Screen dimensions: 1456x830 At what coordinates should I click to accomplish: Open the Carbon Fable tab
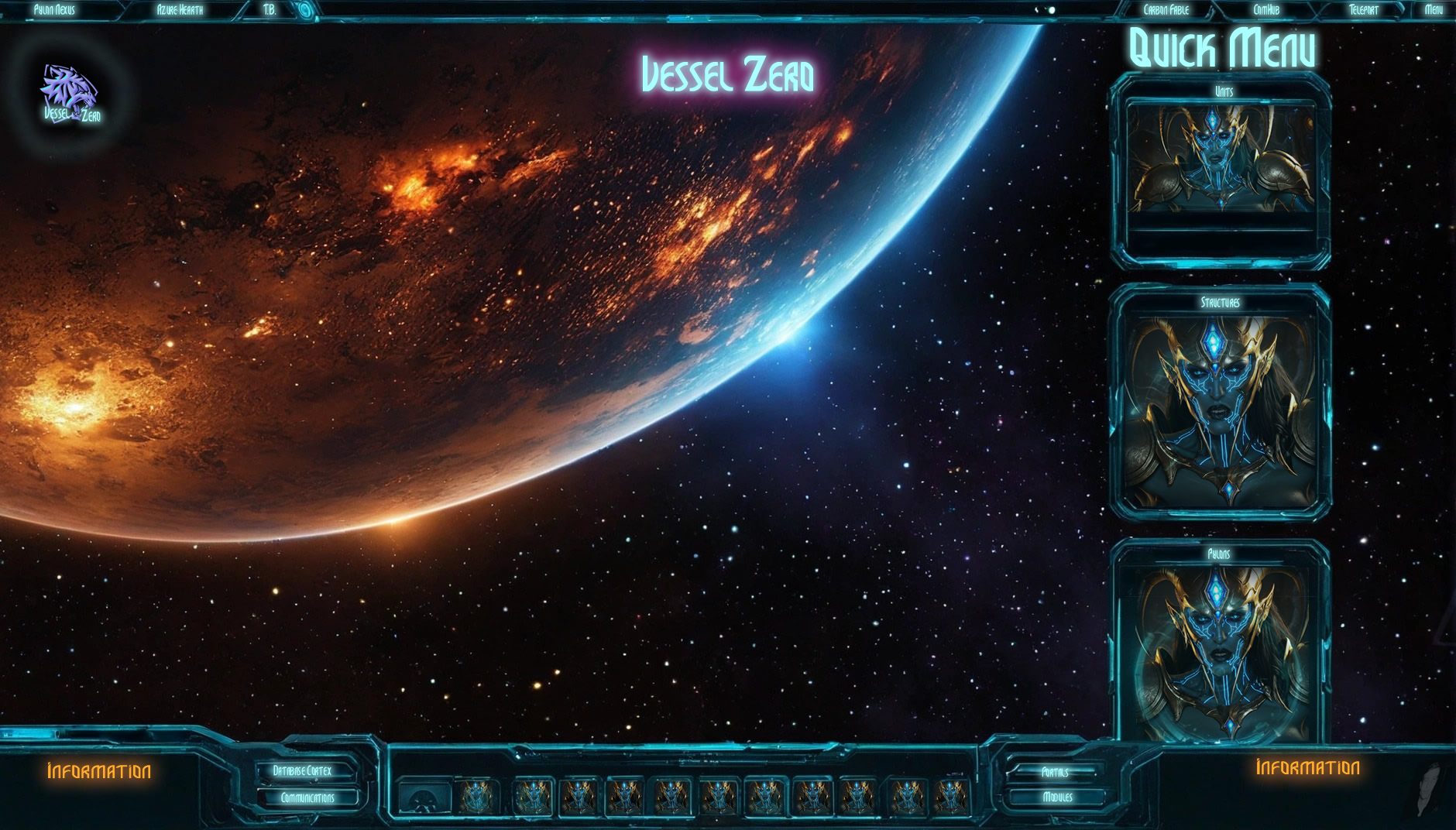pos(1166,10)
